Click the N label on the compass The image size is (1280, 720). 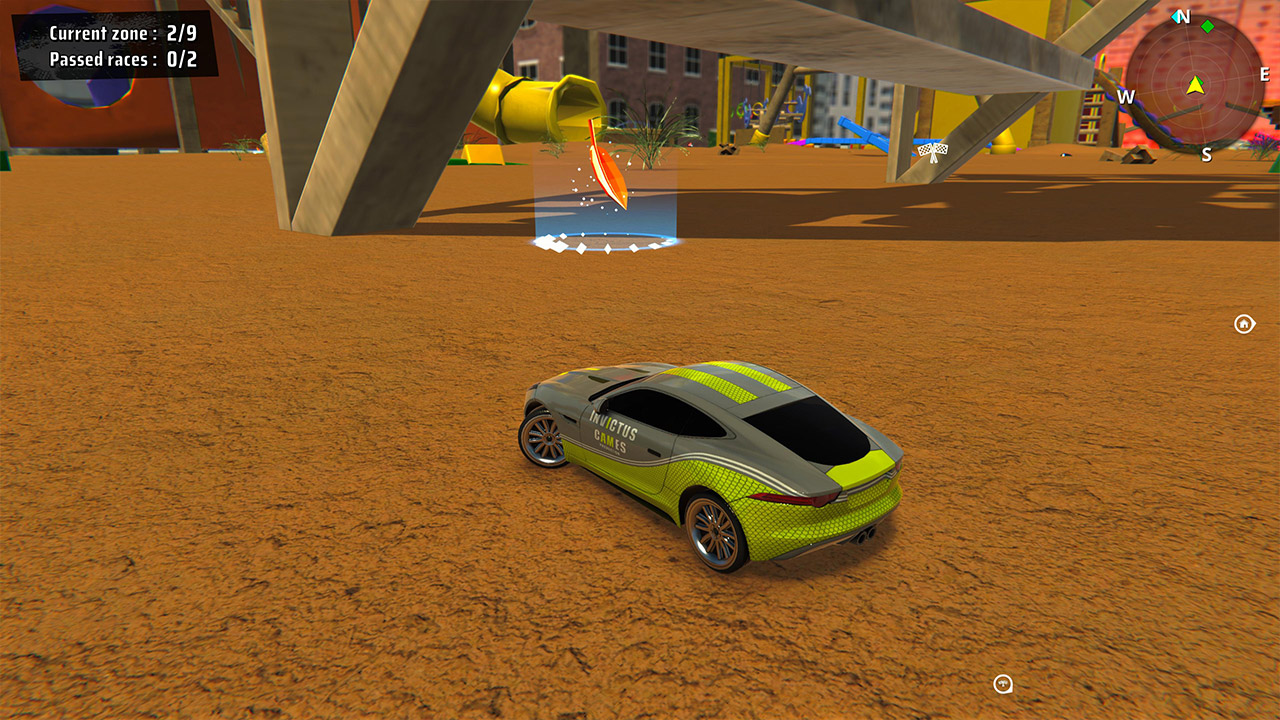pos(1182,16)
